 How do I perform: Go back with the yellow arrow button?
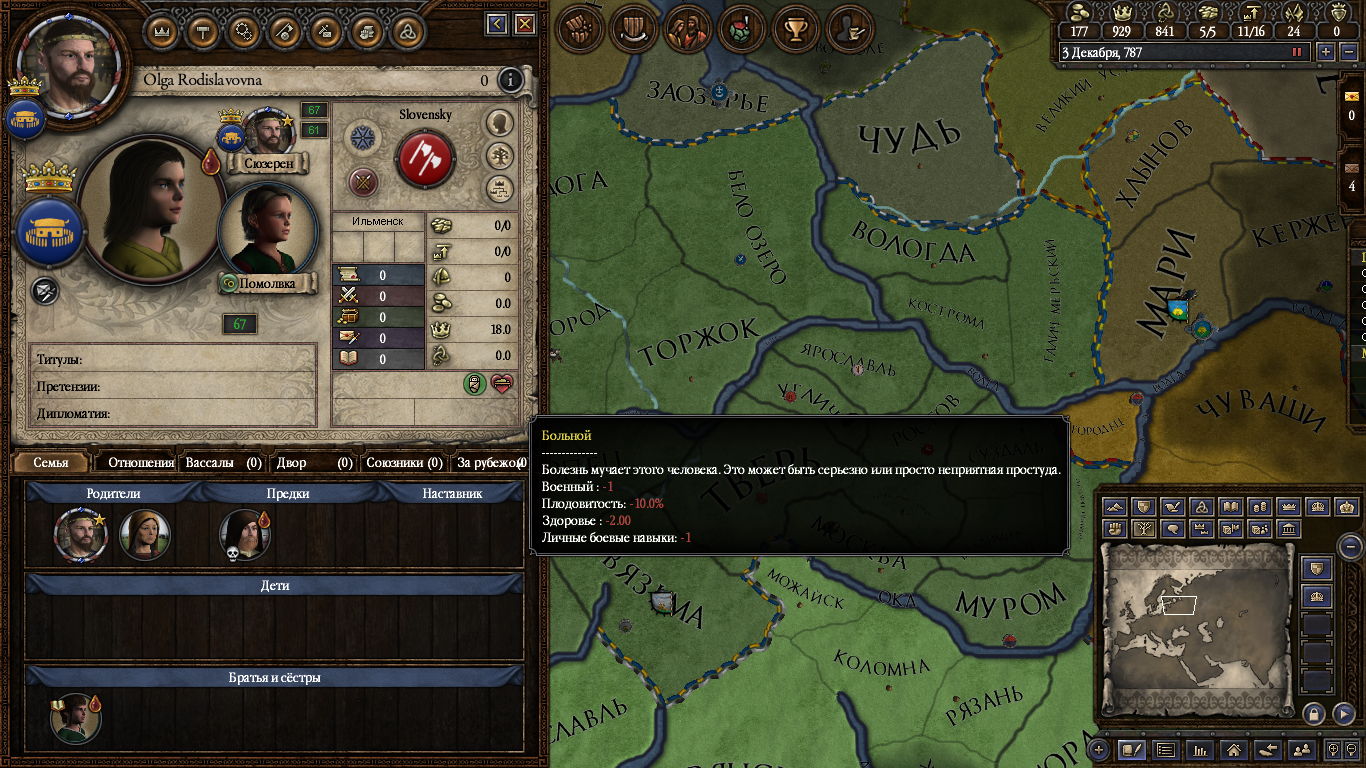(x=496, y=24)
